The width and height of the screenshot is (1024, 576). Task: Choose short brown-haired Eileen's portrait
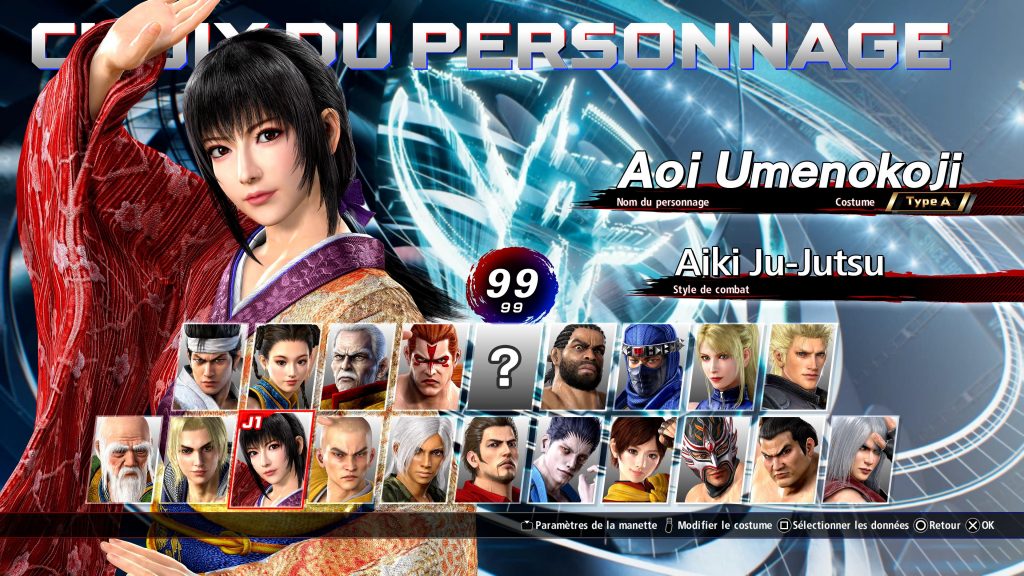(636, 459)
